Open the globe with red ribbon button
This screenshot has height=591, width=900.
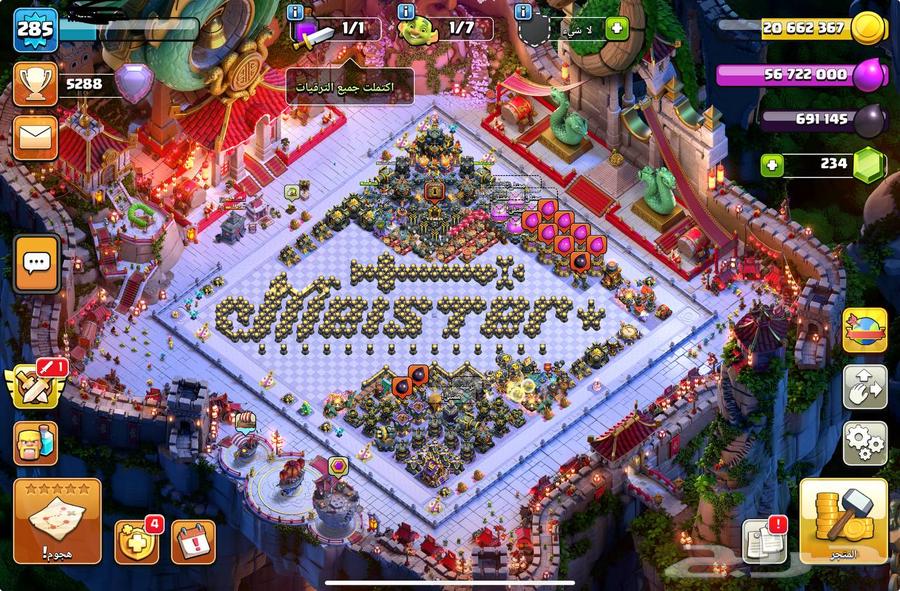[x=864, y=331]
